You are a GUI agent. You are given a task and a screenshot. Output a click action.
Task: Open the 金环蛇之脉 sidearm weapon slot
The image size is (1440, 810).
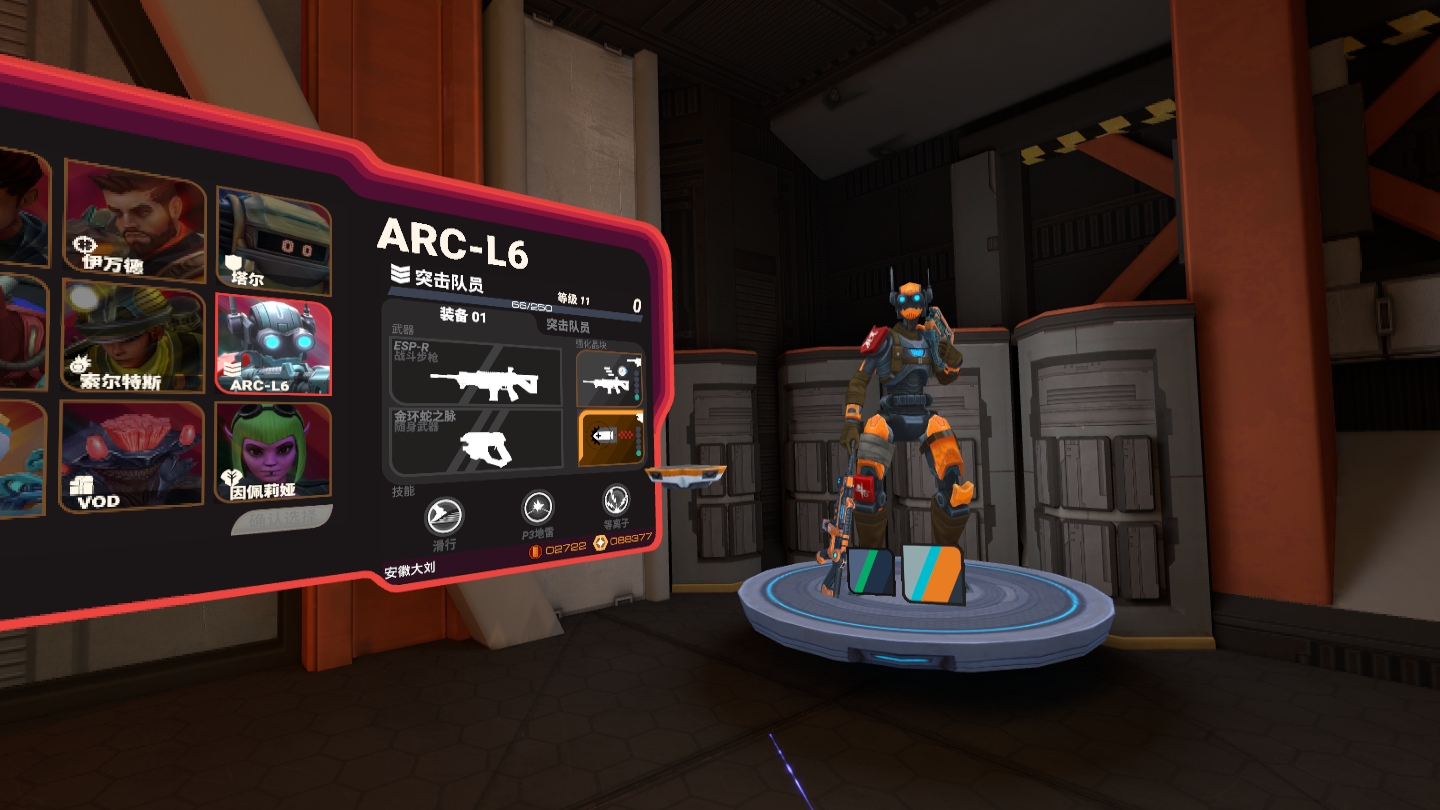476,442
